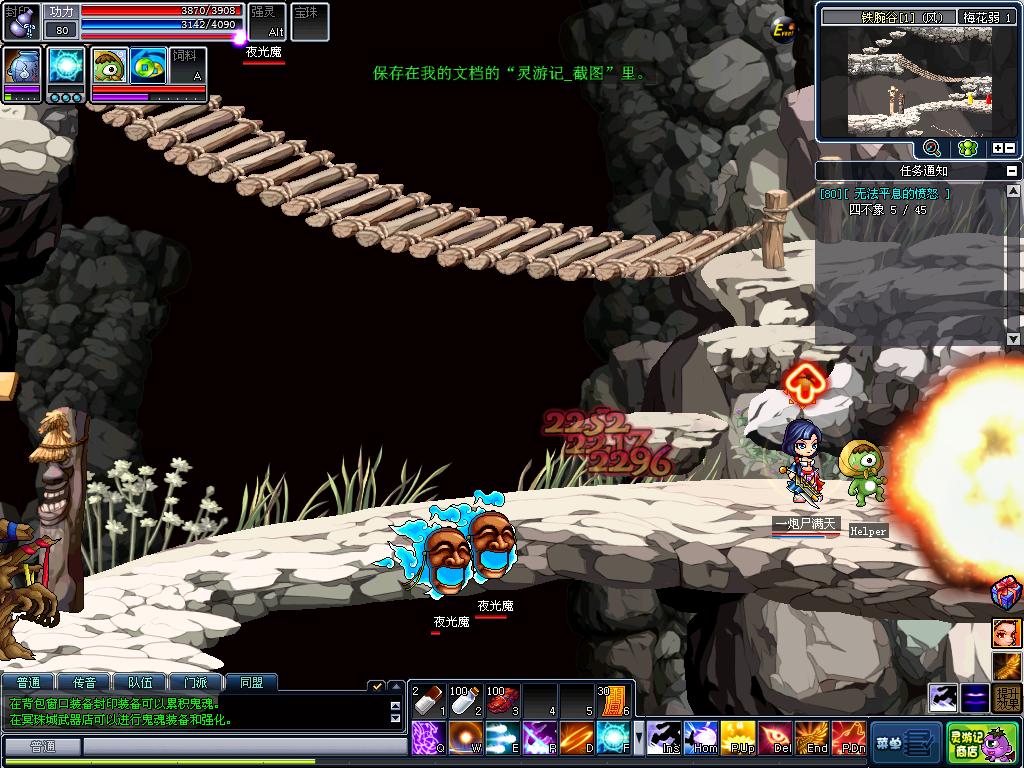Activate the purple lightning skill on Q
Image resolution: width=1024 pixels, height=768 pixels.
coord(427,738)
